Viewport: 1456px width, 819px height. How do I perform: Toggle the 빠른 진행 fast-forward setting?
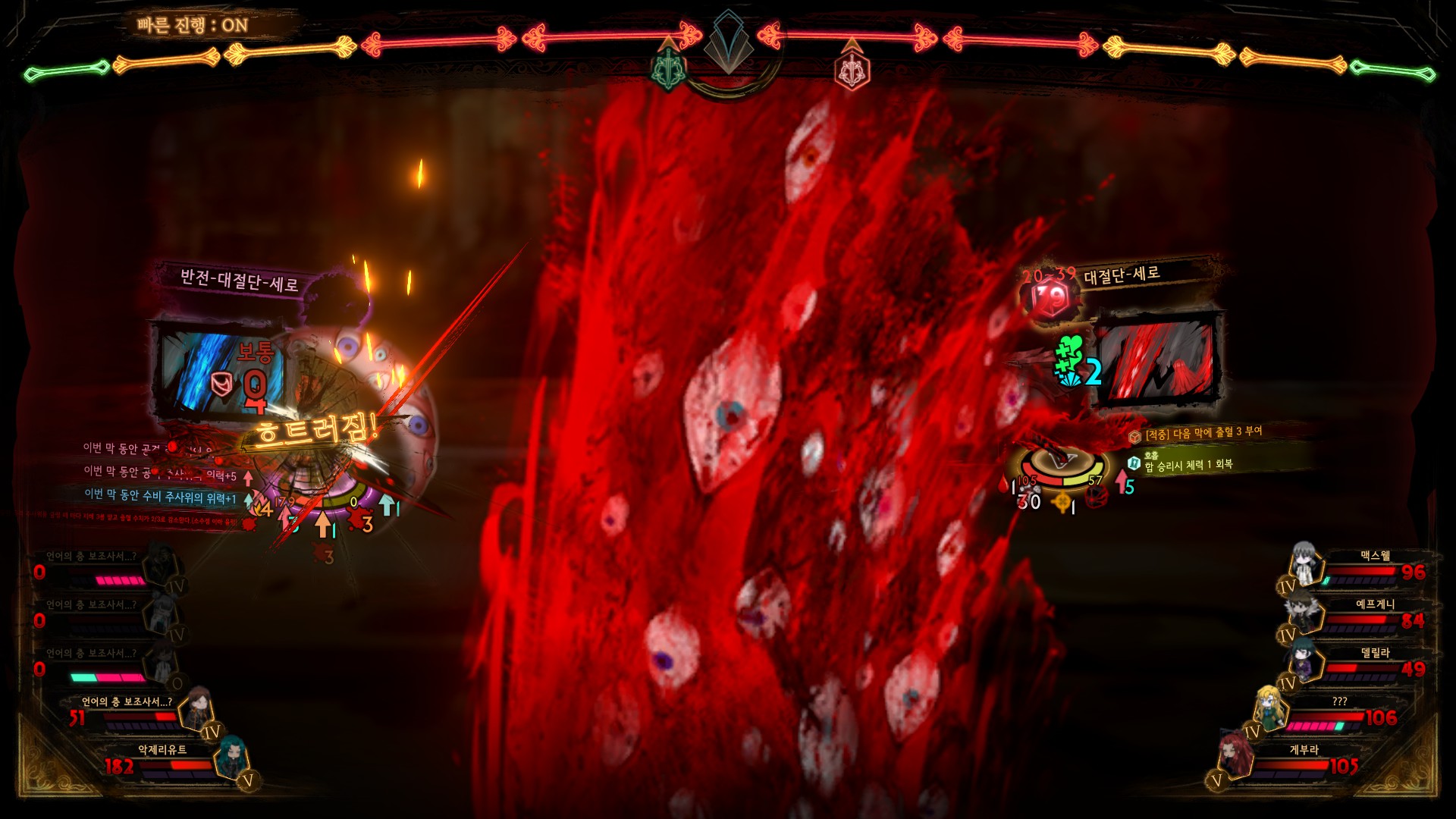[x=193, y=25]
